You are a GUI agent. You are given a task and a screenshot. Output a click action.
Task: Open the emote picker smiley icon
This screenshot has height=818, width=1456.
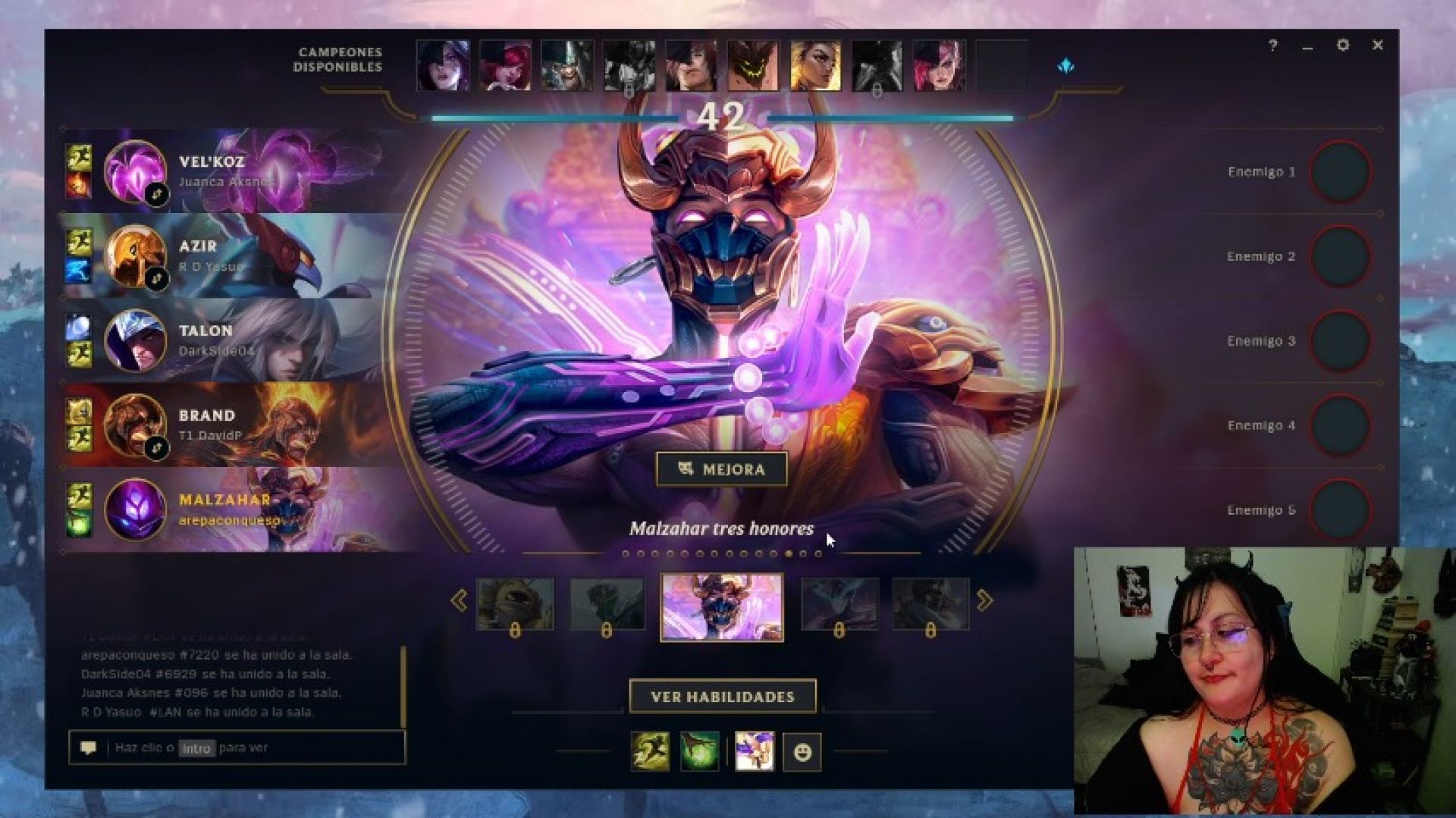[x=803, y=751]
